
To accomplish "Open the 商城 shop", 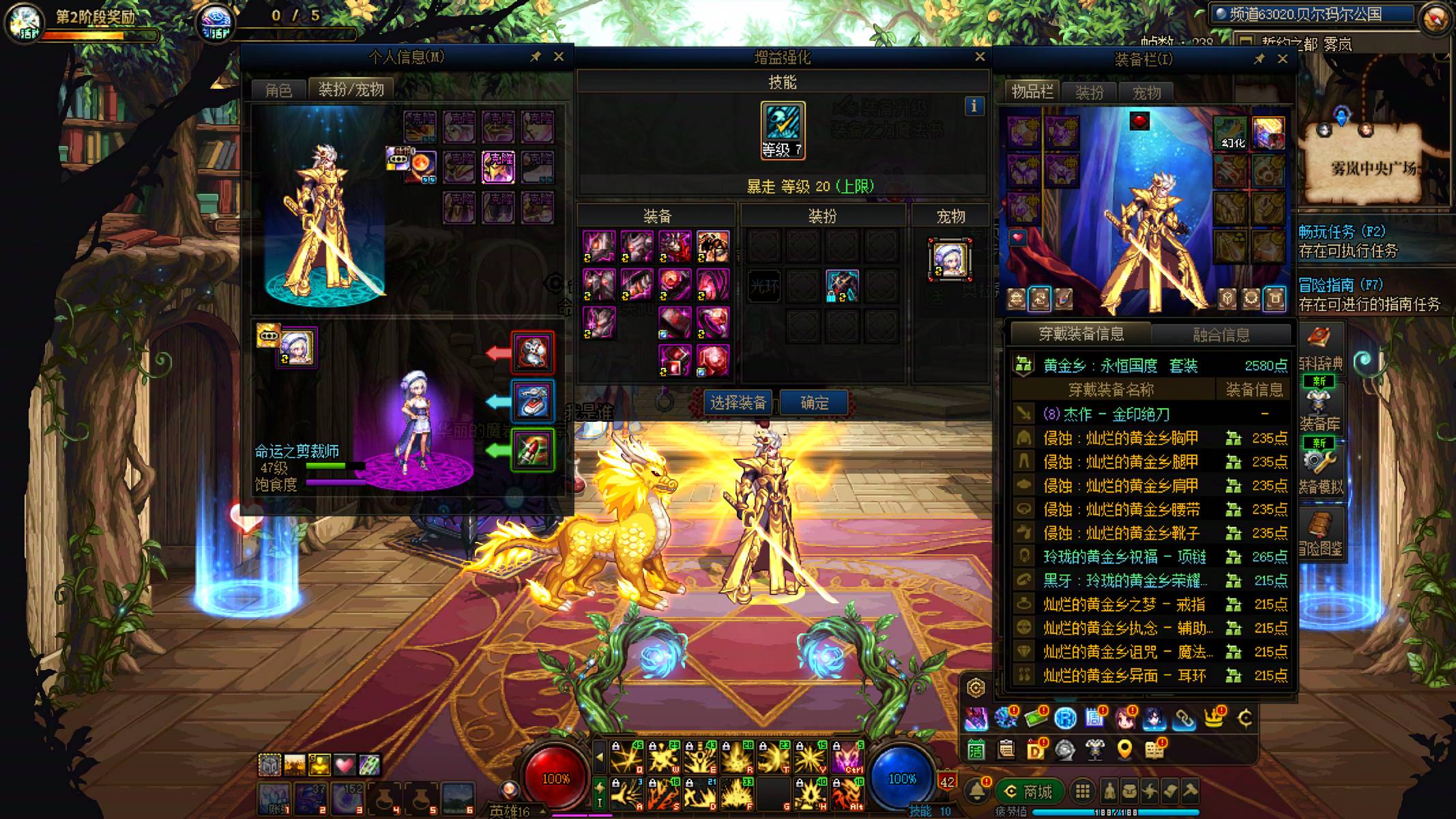I will pos(1029,792).
